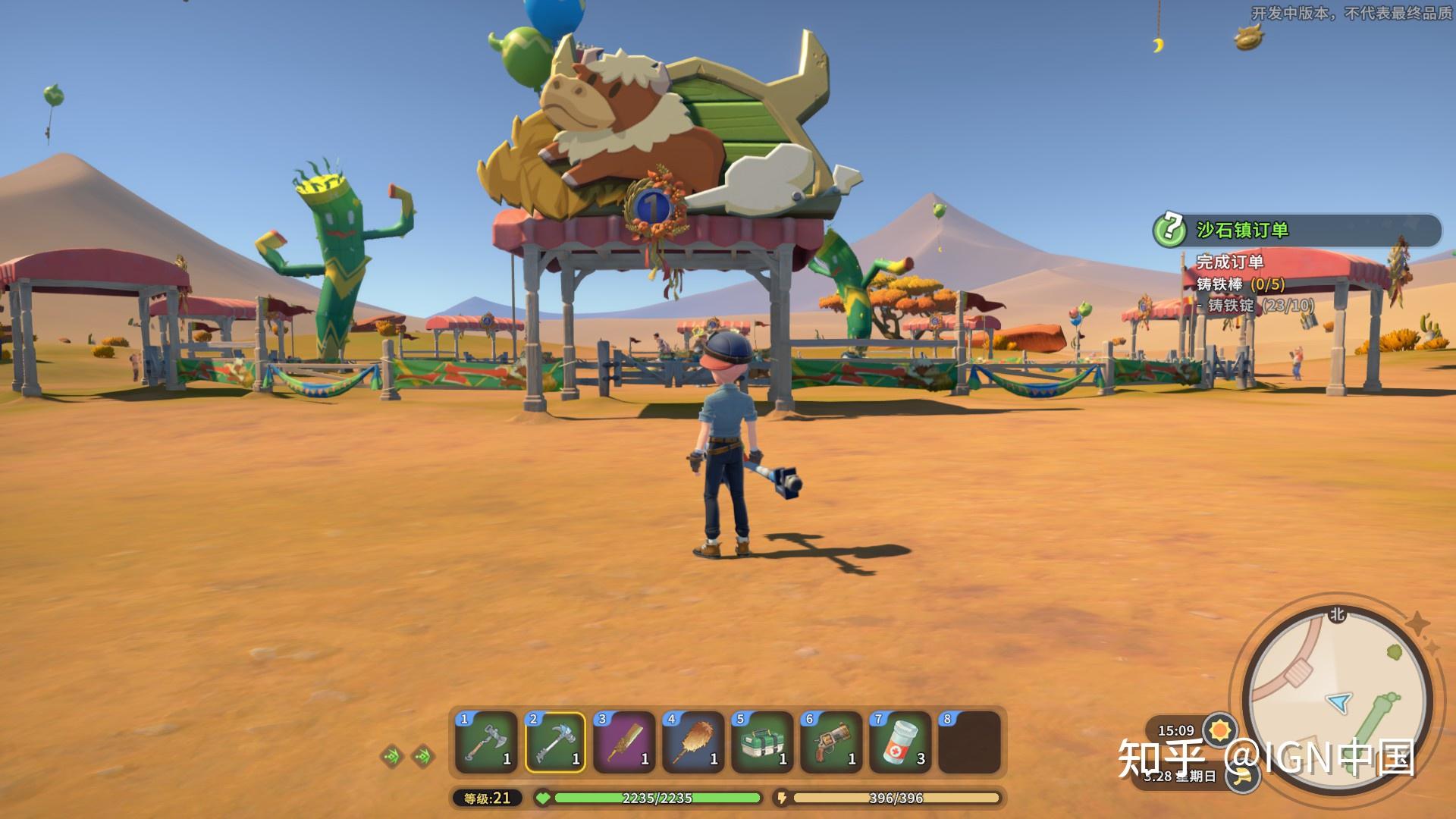This screenshot has height=819, width=1456.
Task: Select the first green diamond buff icon
Action: (x=392, y=755)
